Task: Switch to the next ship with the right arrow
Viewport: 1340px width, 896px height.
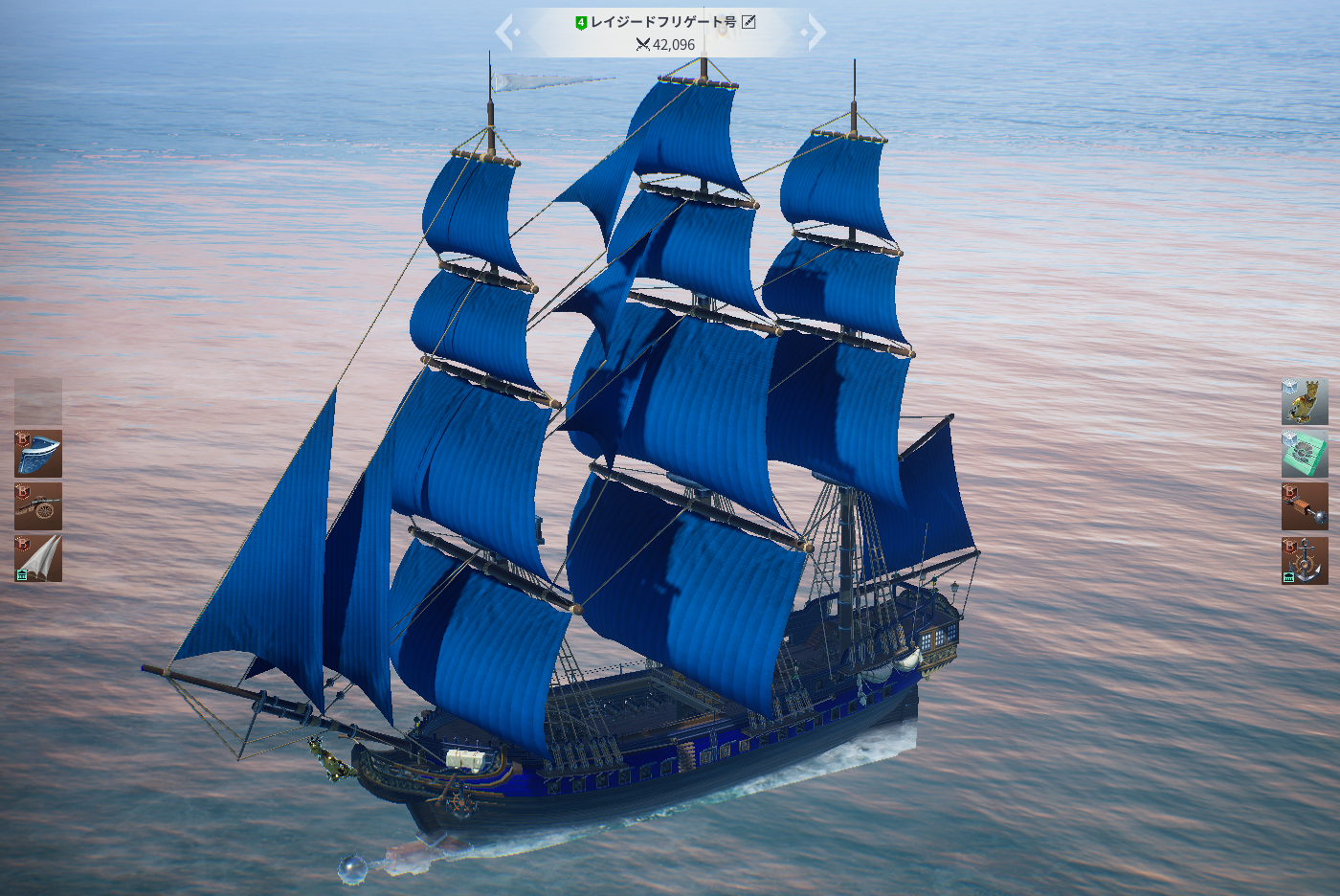Action: point(815,33)
